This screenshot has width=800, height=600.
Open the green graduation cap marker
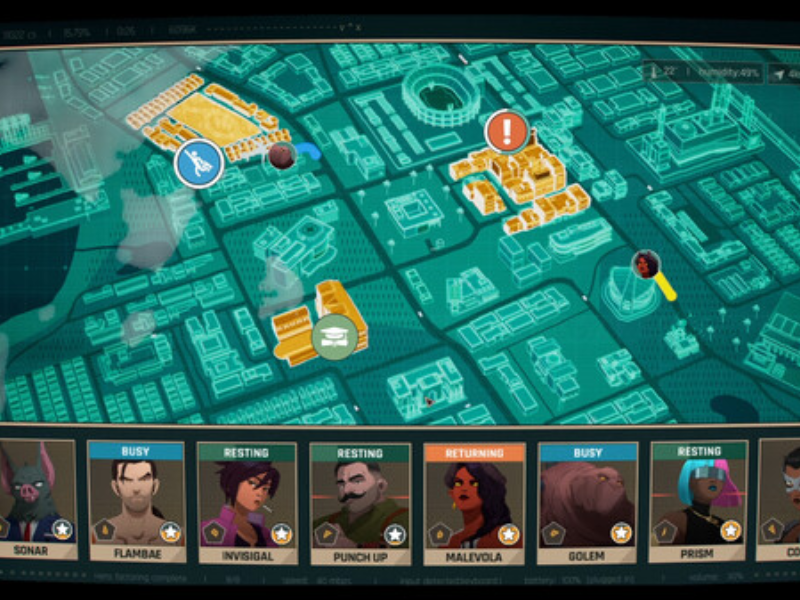click(334, 336)
